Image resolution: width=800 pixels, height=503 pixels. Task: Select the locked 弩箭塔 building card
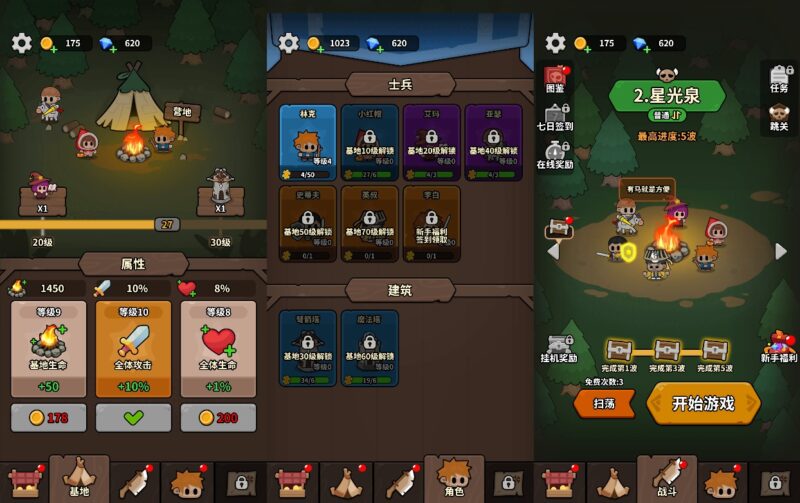308,348
